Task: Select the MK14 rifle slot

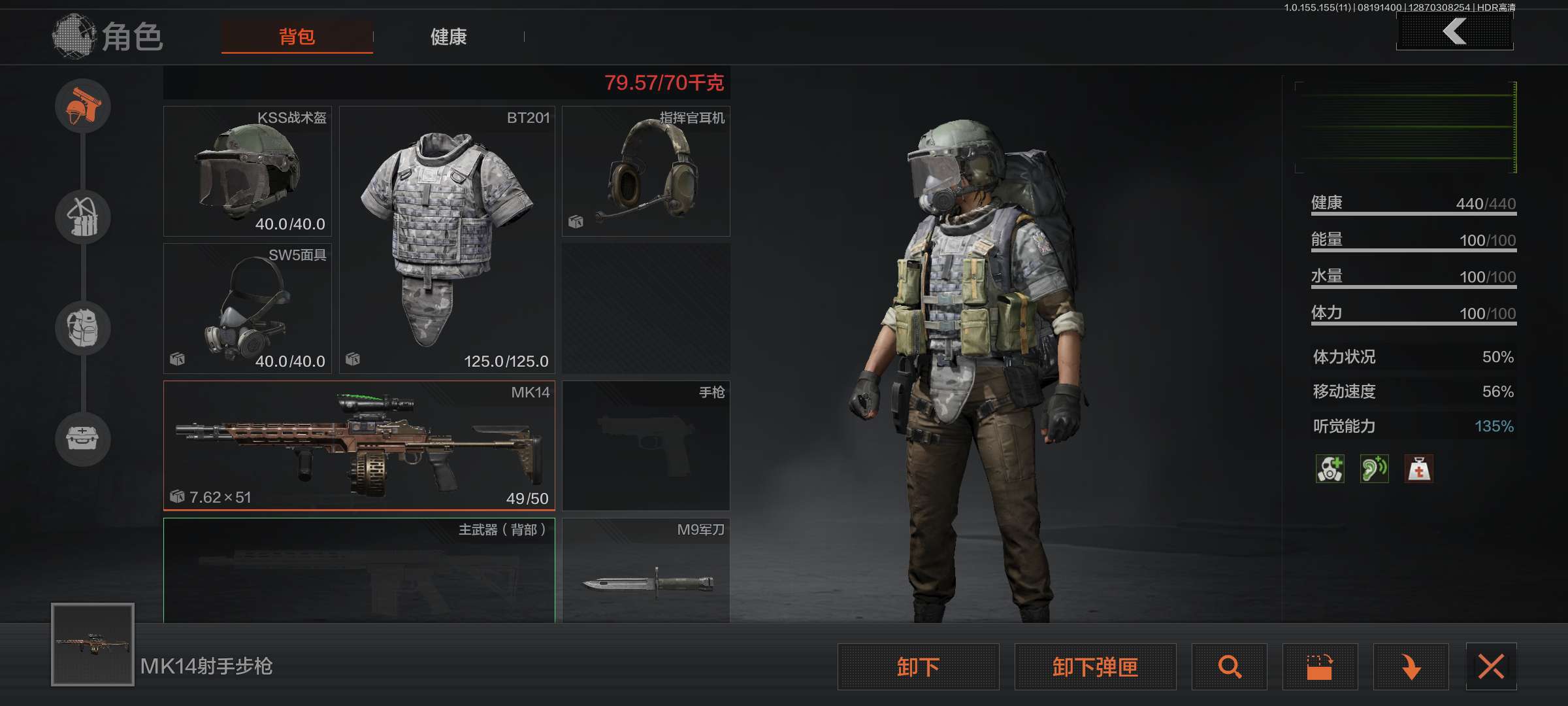Action: click(x=359, y=445)
